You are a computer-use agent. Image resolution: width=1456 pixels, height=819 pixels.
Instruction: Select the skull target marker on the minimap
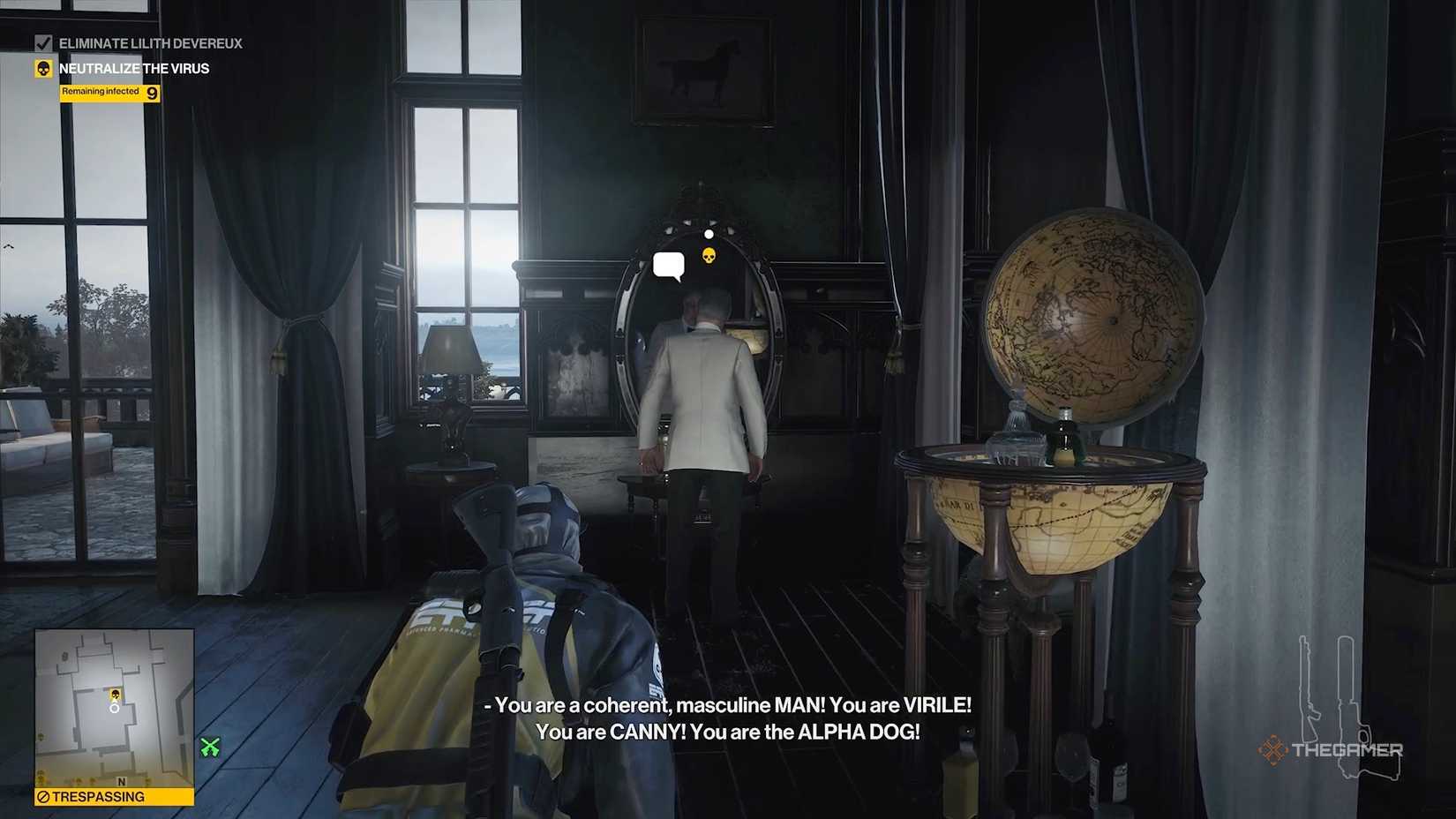pyautogui.click(x=115, y=694)
